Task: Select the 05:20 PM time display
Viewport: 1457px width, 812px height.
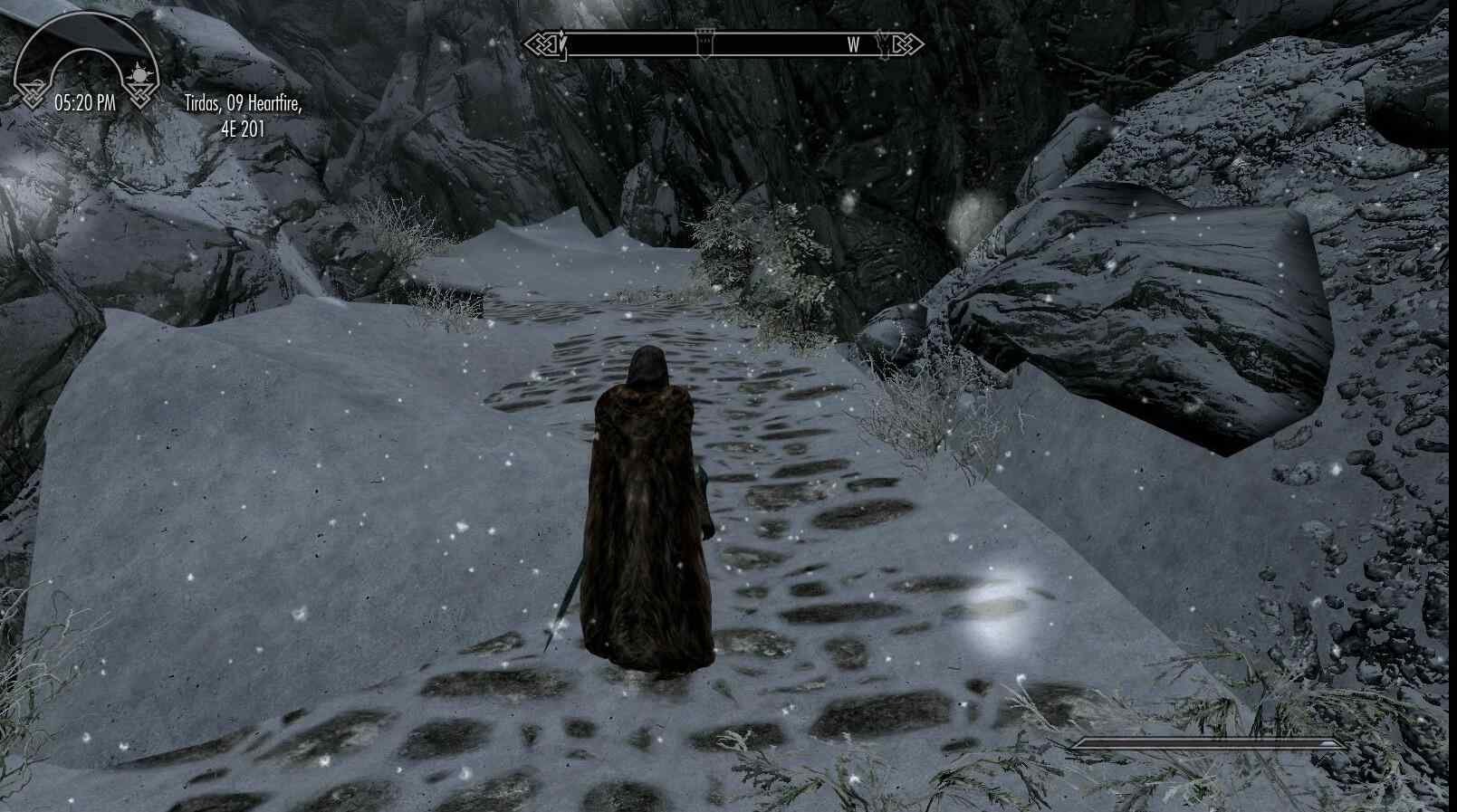Action: point(85,102)
